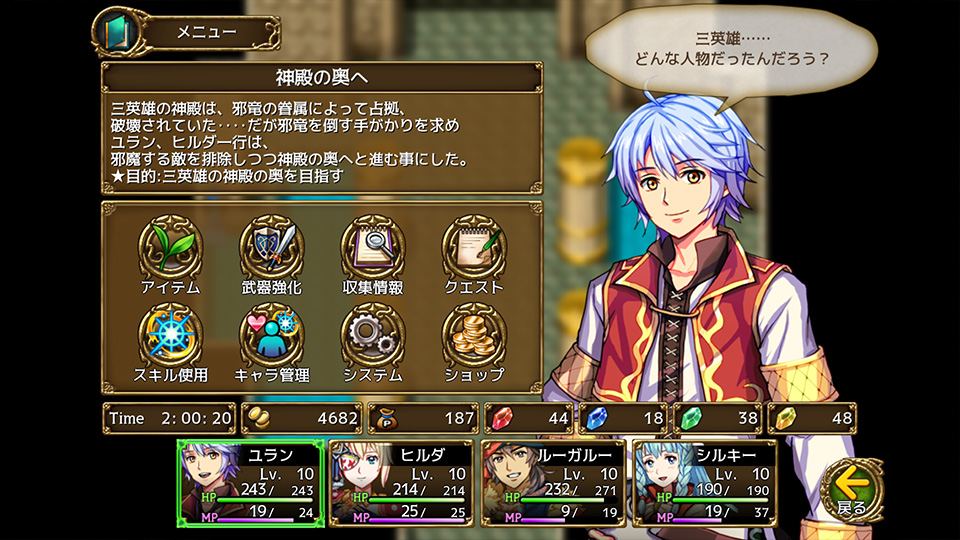Select party member ルーガルー card

(x=553, y=482)
